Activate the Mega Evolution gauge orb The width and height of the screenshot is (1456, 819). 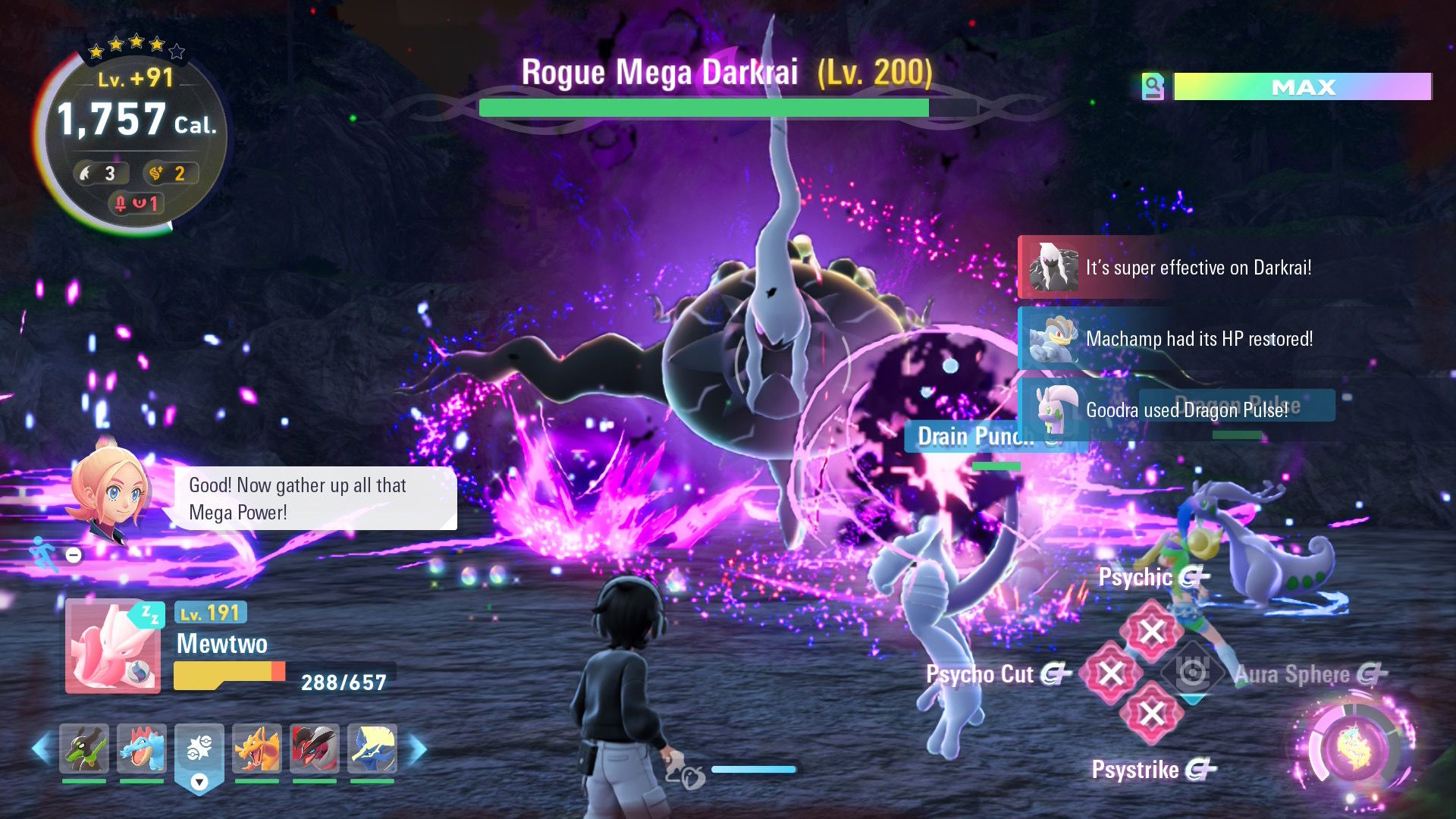tap(1354, 748)
